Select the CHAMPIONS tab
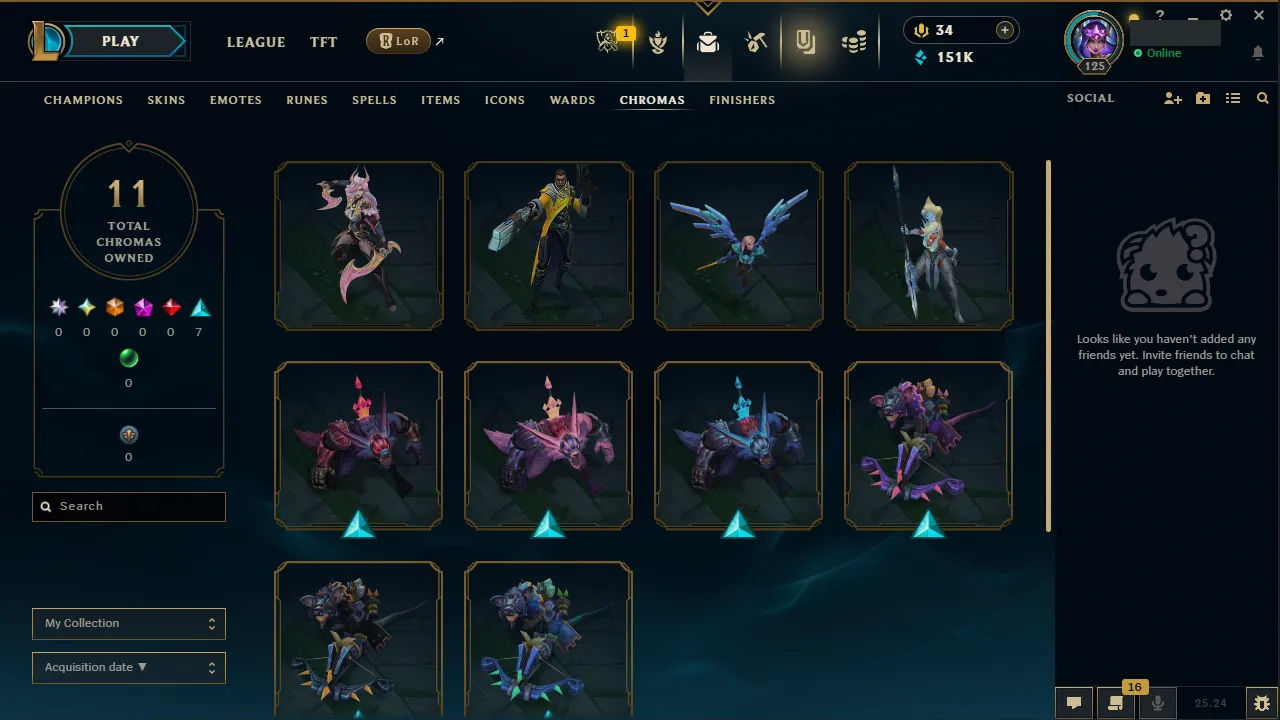Image resolution: width=1280 pixels, height=720 pixels. tap(83, 100)
